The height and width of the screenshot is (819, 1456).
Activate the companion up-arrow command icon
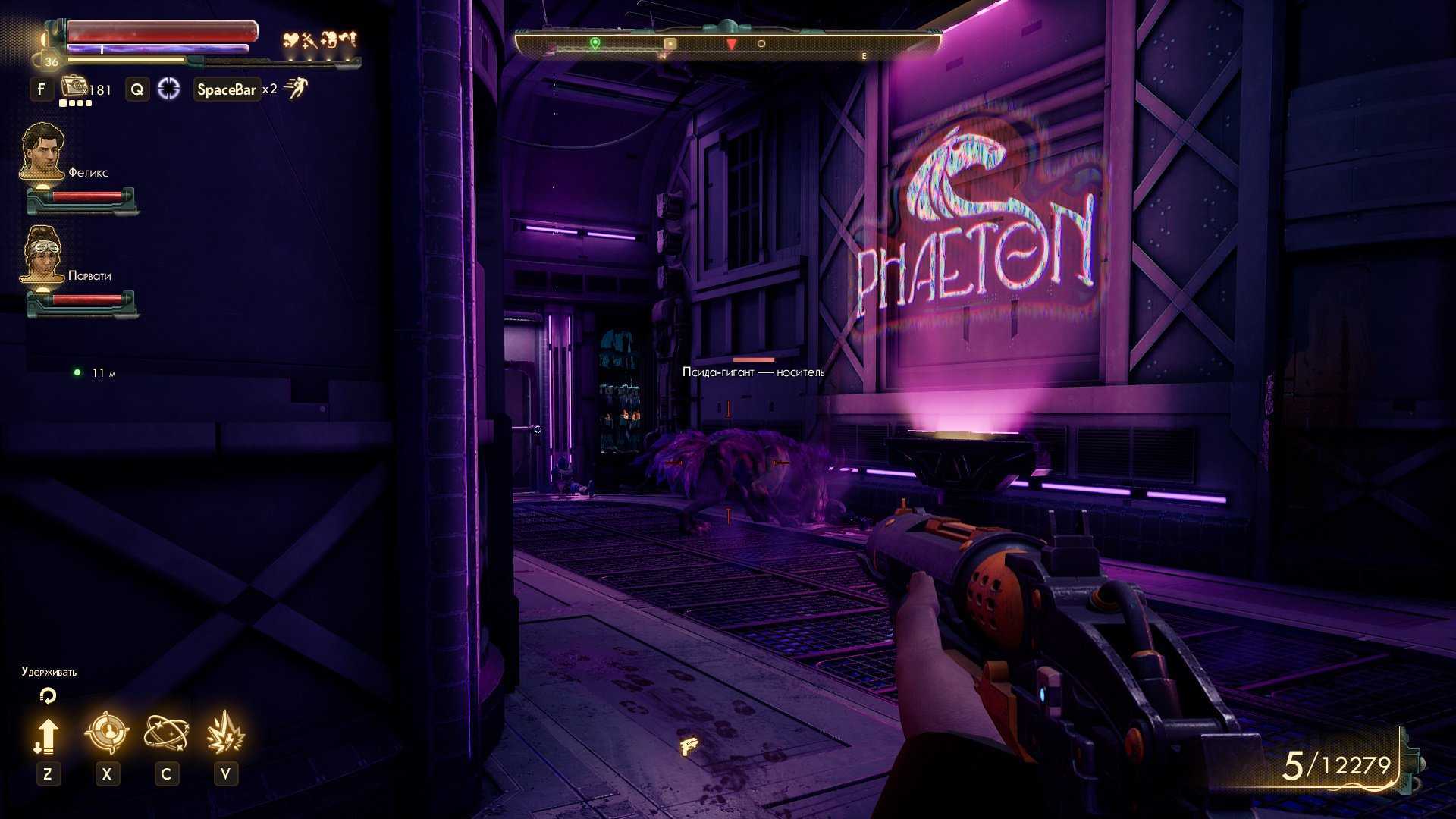tap(47, 736)
